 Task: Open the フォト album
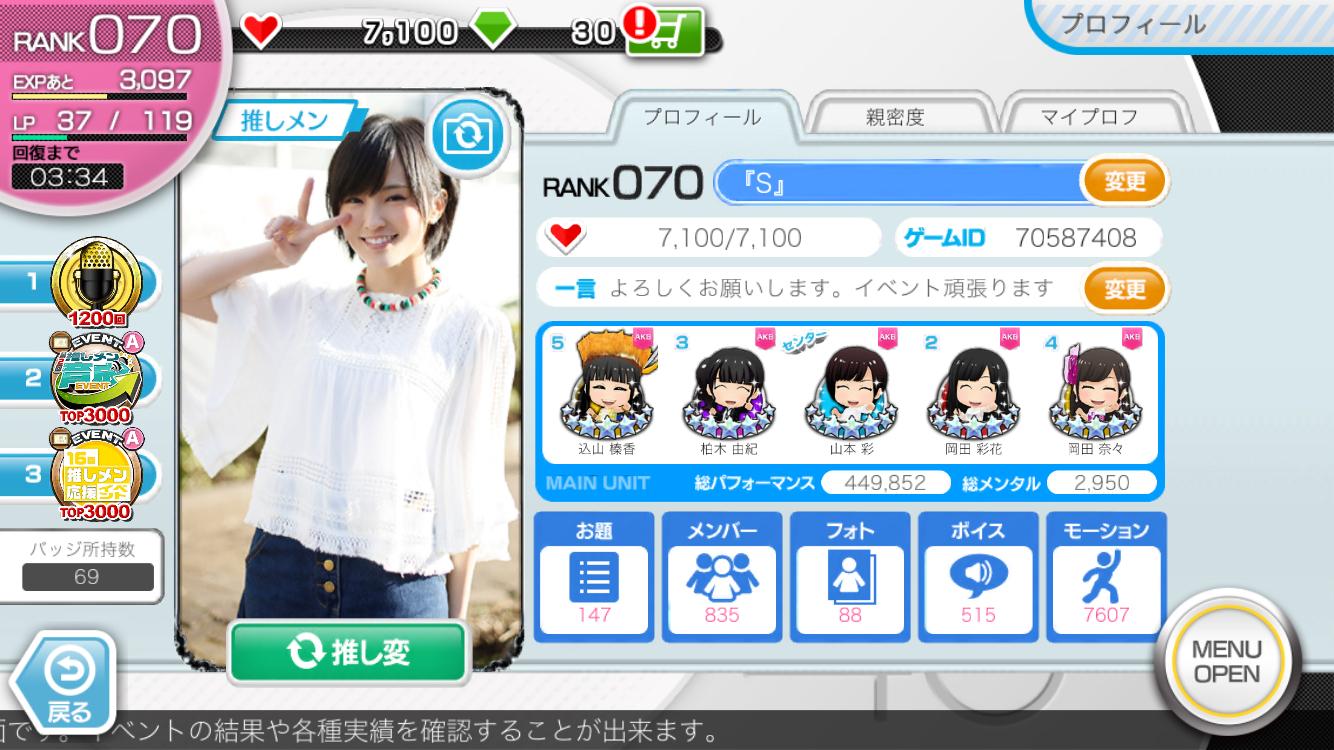click(850, 577)
